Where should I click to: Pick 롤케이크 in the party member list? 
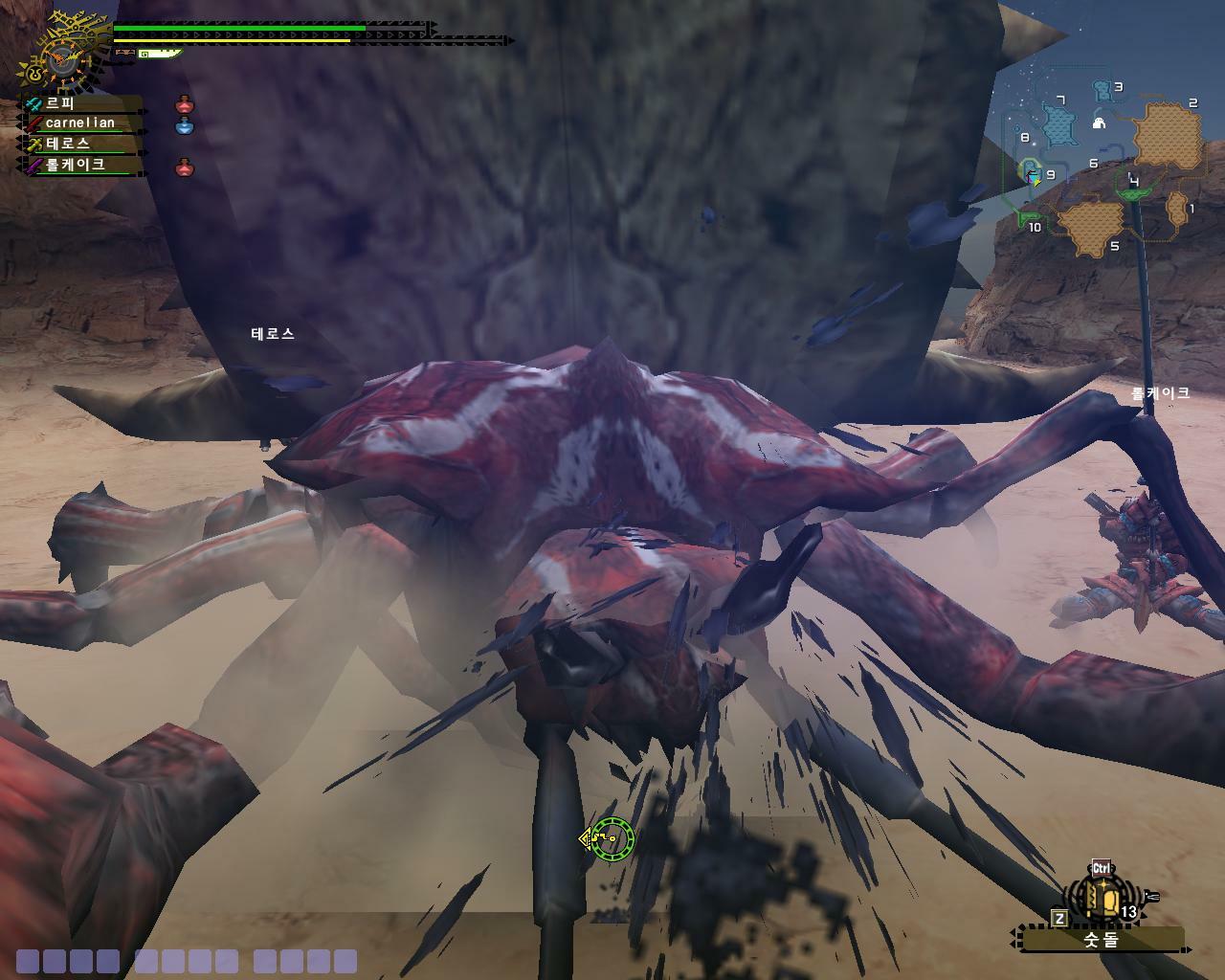[77, 165]
